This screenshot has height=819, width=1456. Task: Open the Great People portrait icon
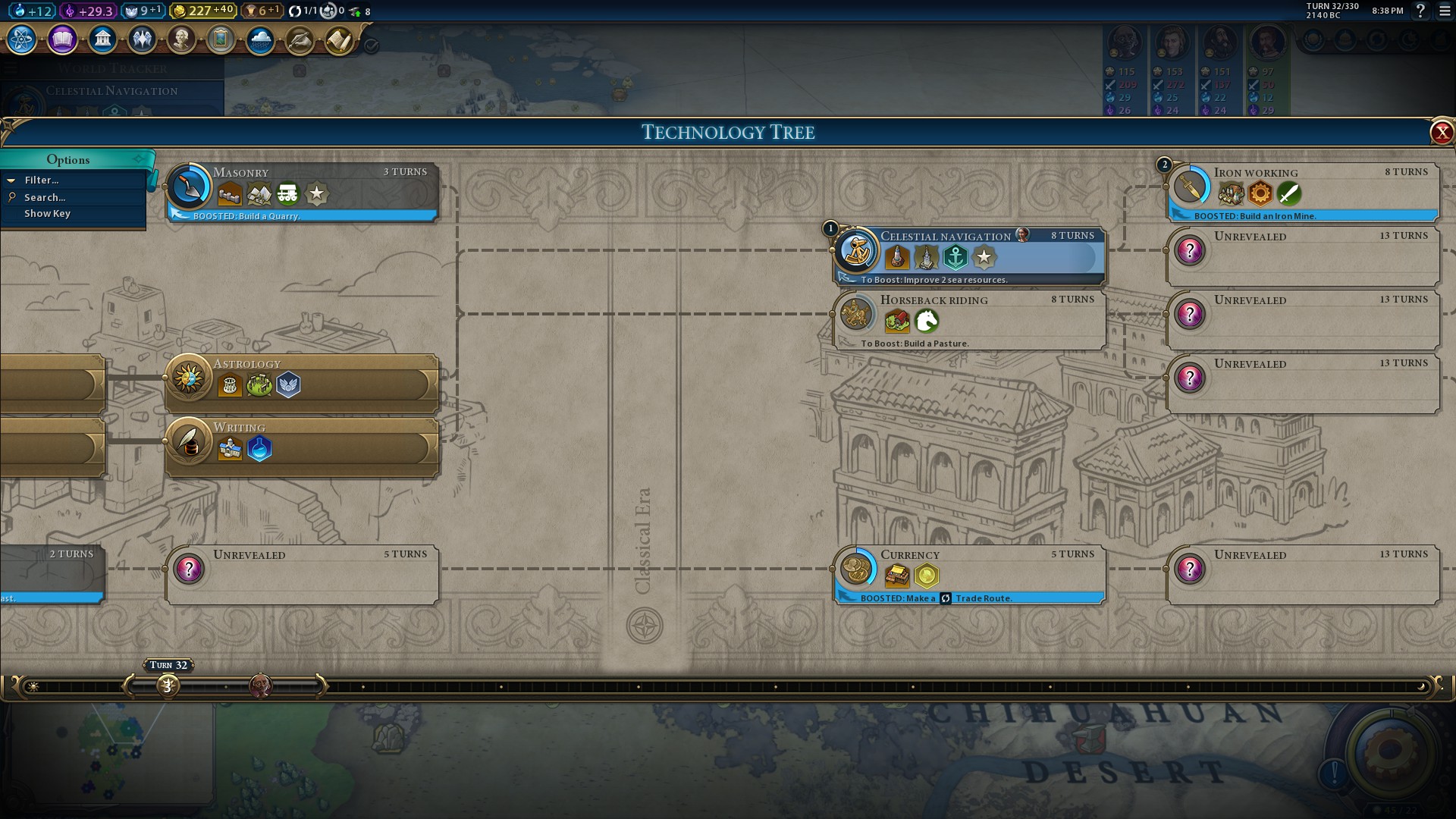[x=181, y=39]
